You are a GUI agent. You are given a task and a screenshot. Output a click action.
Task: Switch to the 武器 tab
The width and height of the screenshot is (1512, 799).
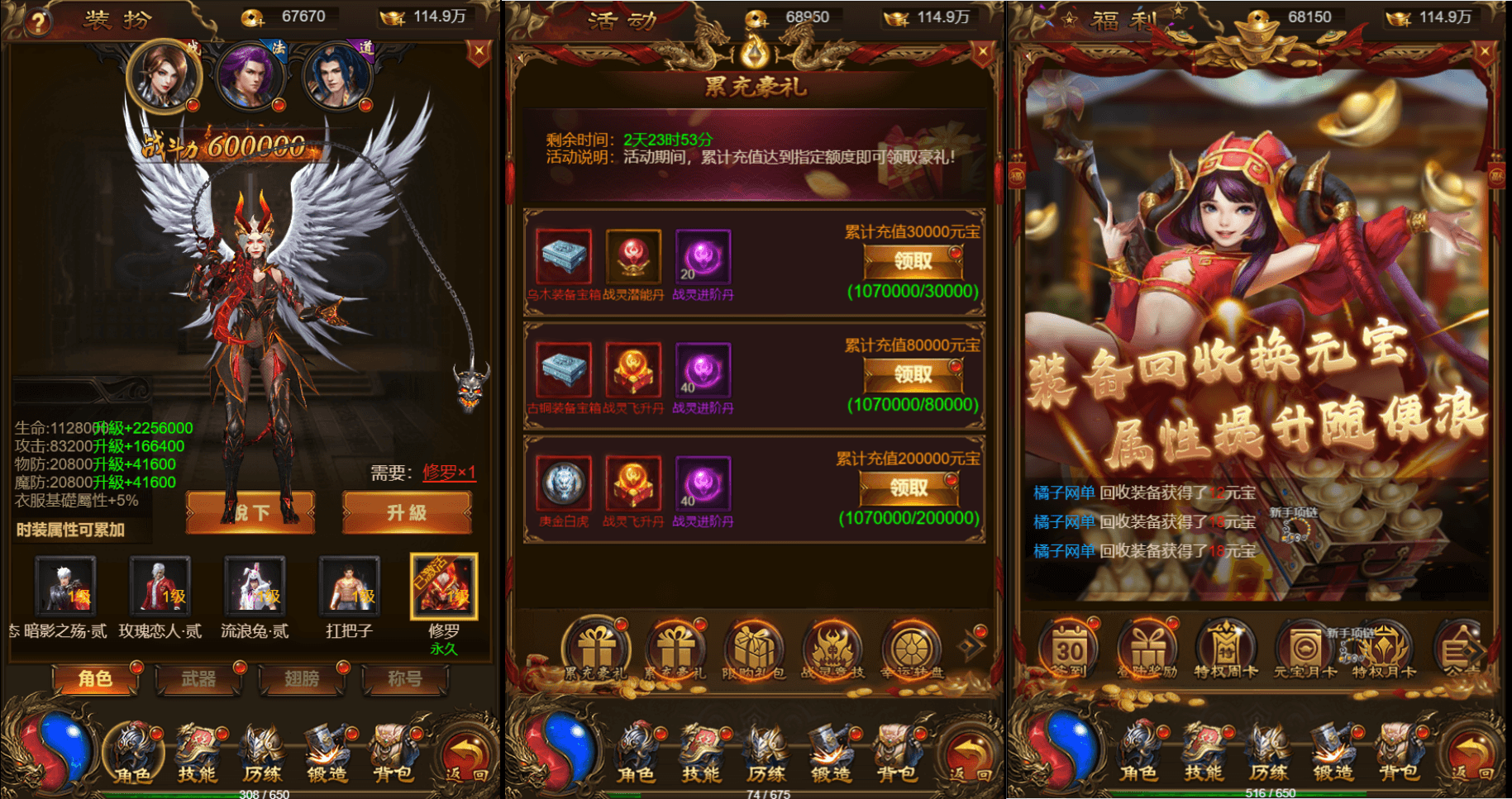click(198, 679)
